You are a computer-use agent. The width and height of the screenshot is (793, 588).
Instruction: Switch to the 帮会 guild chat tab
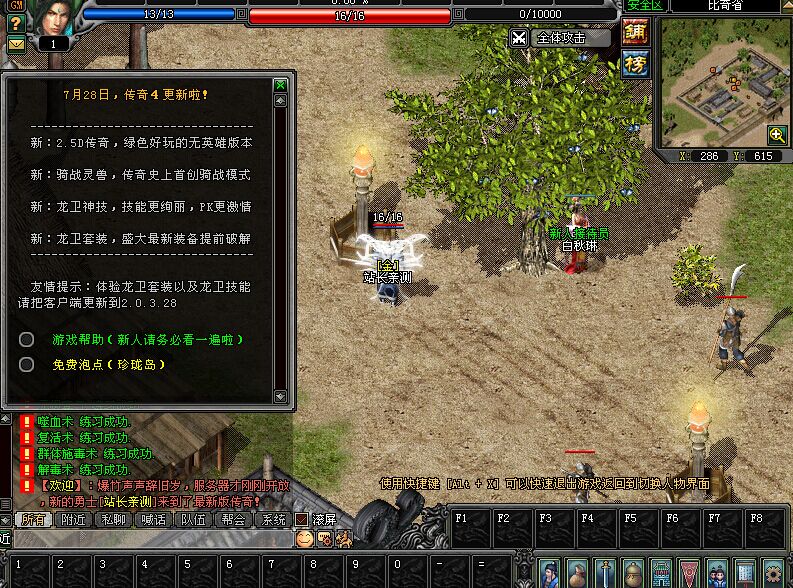(233, 519)
